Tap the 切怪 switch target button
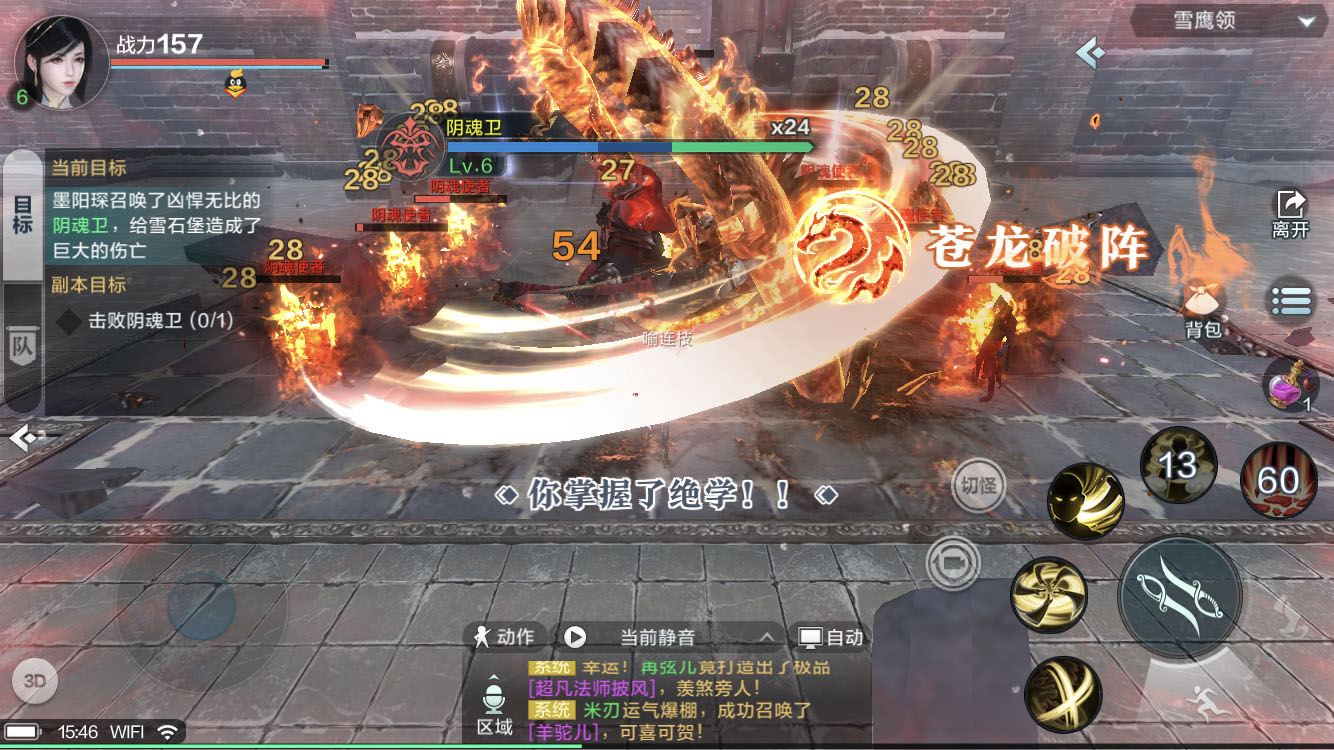 (x=977, y=486)
